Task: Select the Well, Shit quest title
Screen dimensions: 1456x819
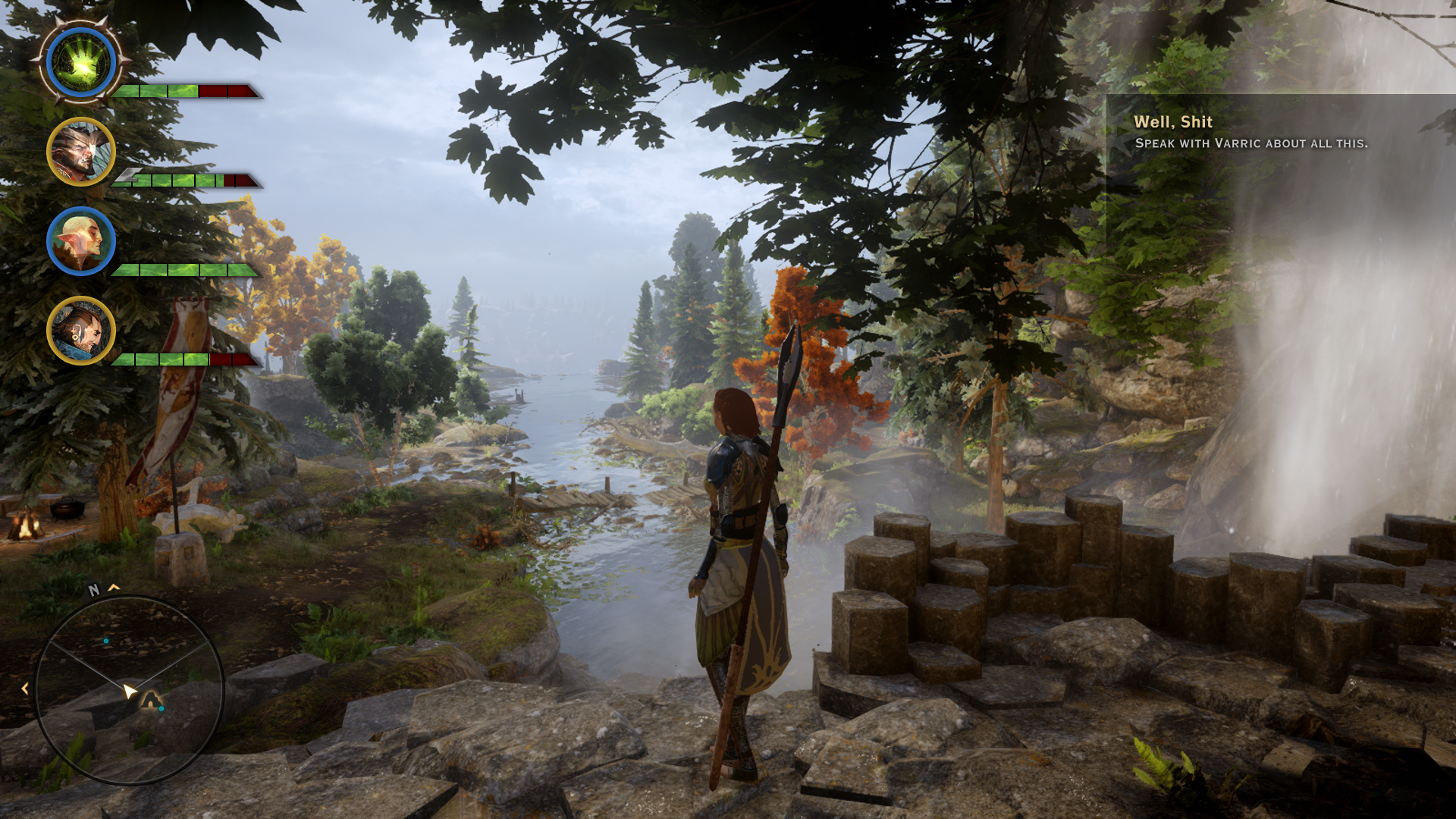Action: 1174,121
